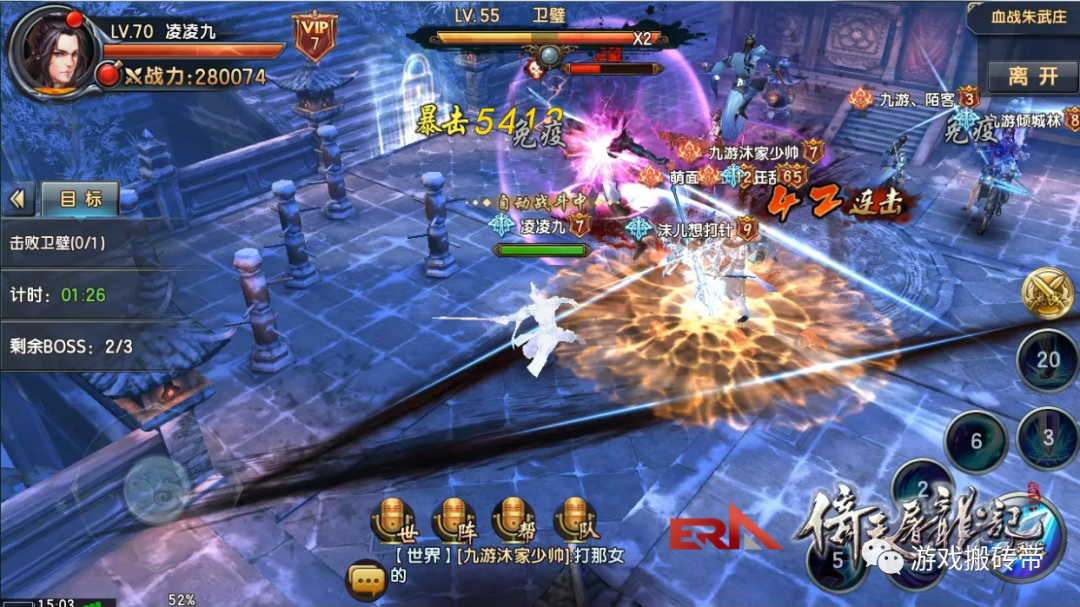Use the skill showing cooldown 6
The width and height of the screenshot is (1080, 607).
976,440
